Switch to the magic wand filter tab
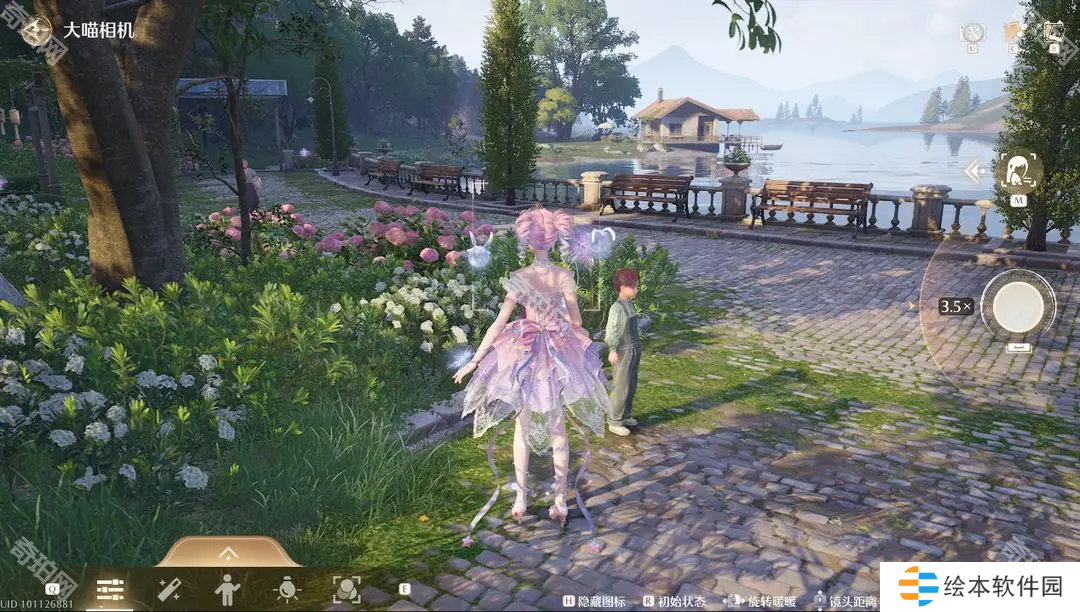The image size is (1080, 612). [x=168, y=590]
